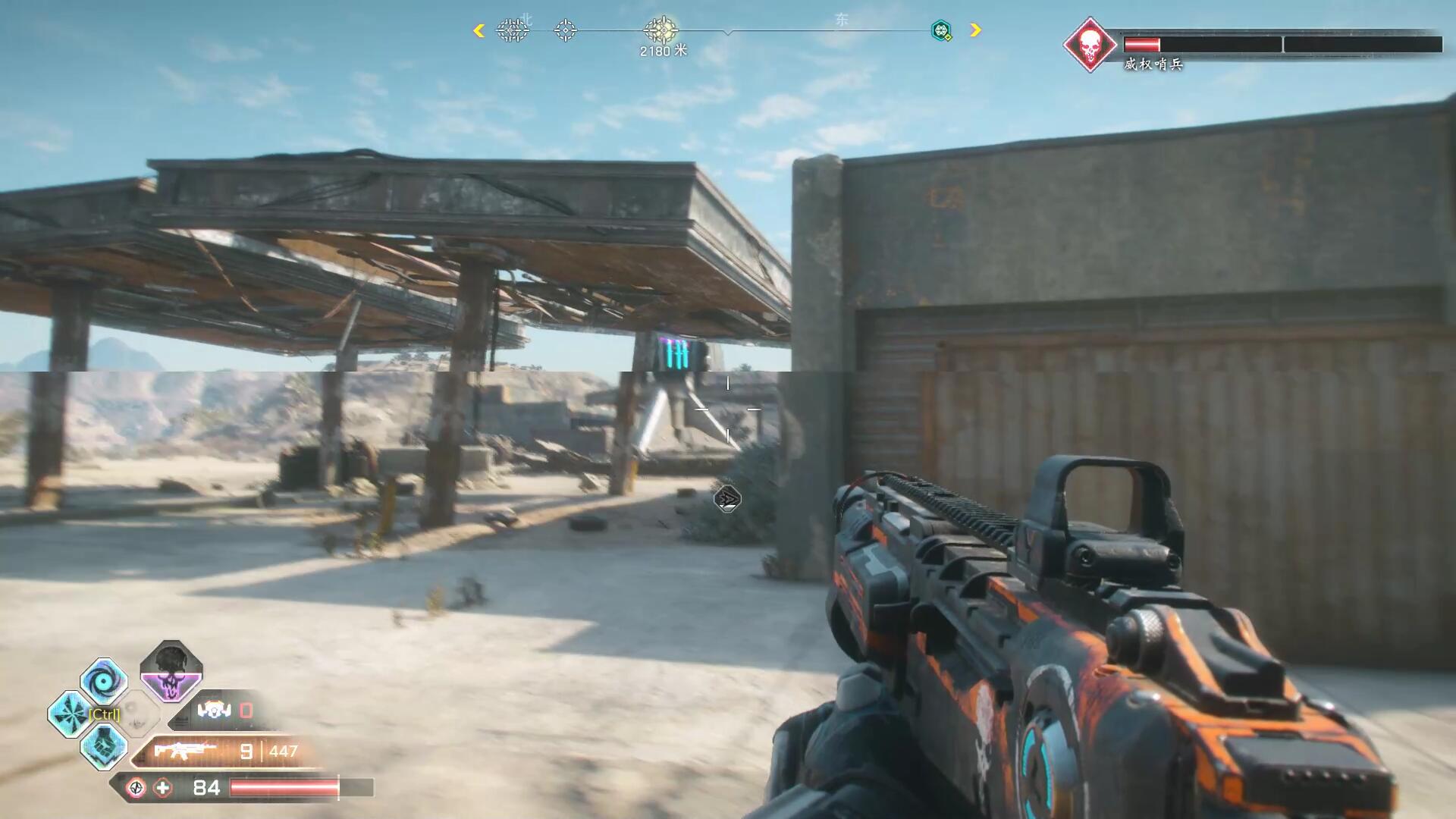Use the Slam fist ability icon
The height and width of the screenshot is (819, 1456).
pyautogui.click(x=104, y=747)
